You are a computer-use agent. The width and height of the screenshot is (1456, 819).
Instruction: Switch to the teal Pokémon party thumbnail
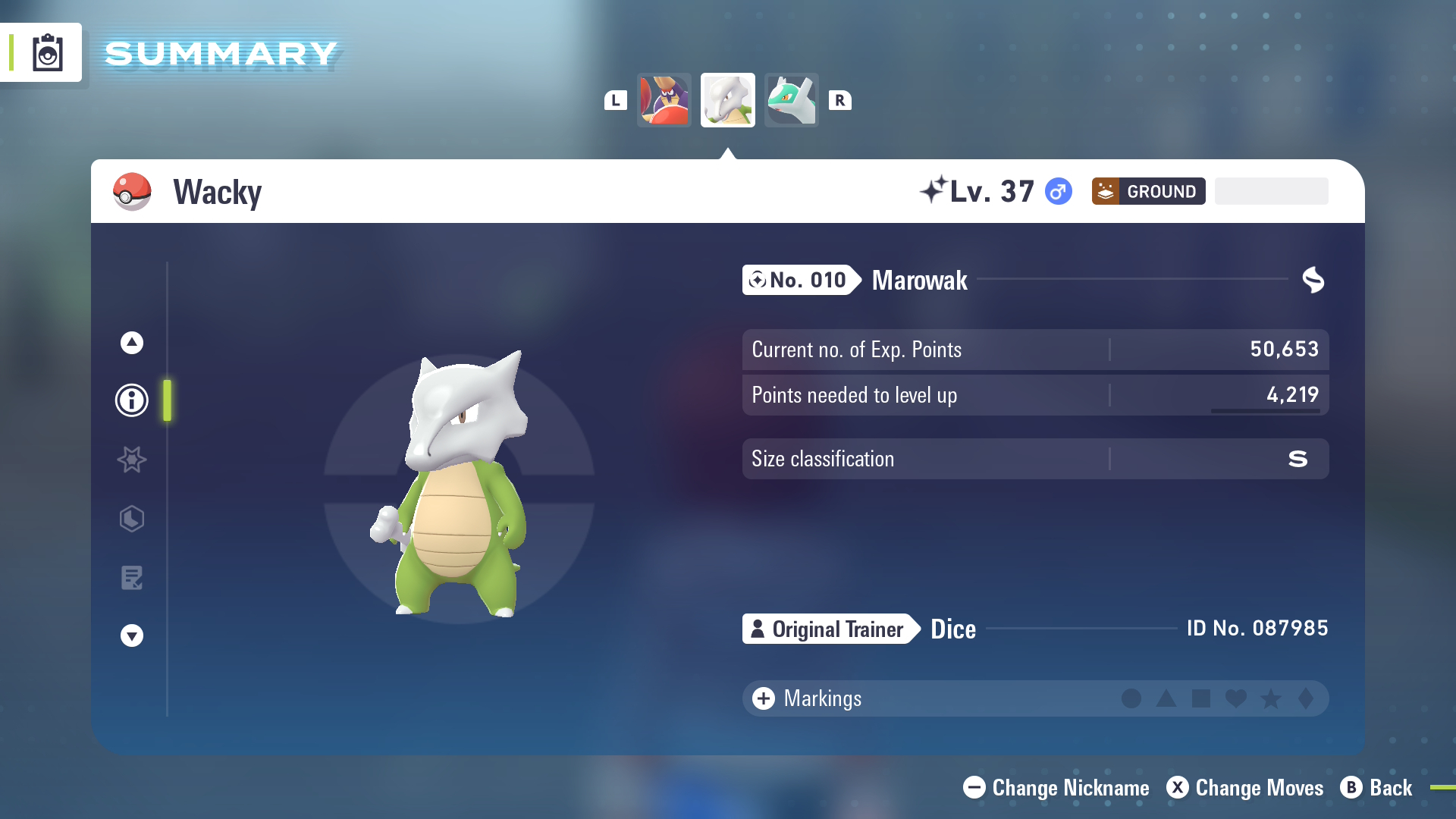click(x=791, y=100)
